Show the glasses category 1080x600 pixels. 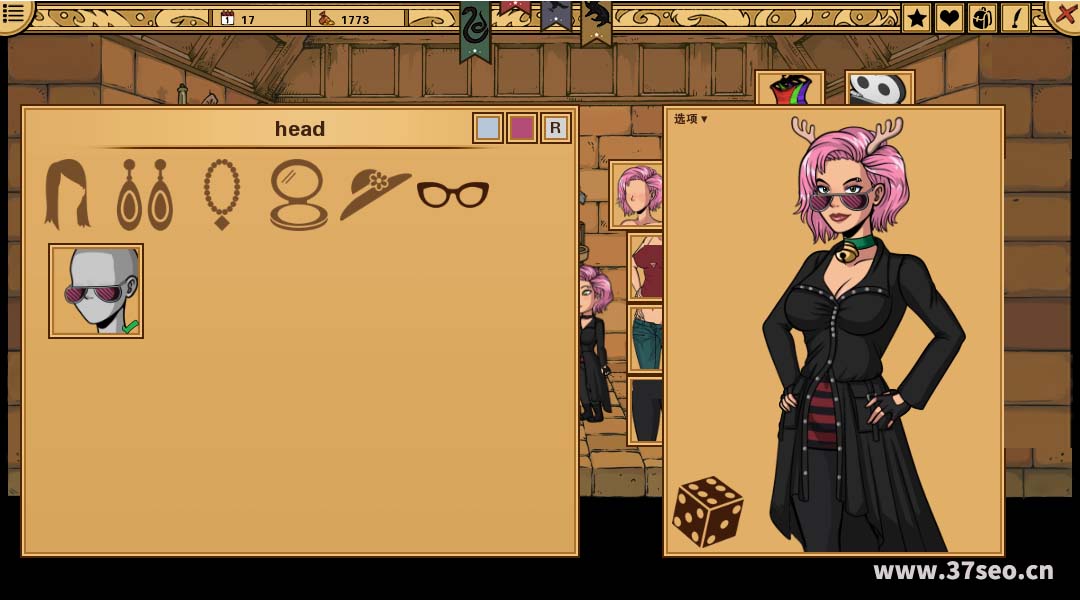click(x=453, y=194)
